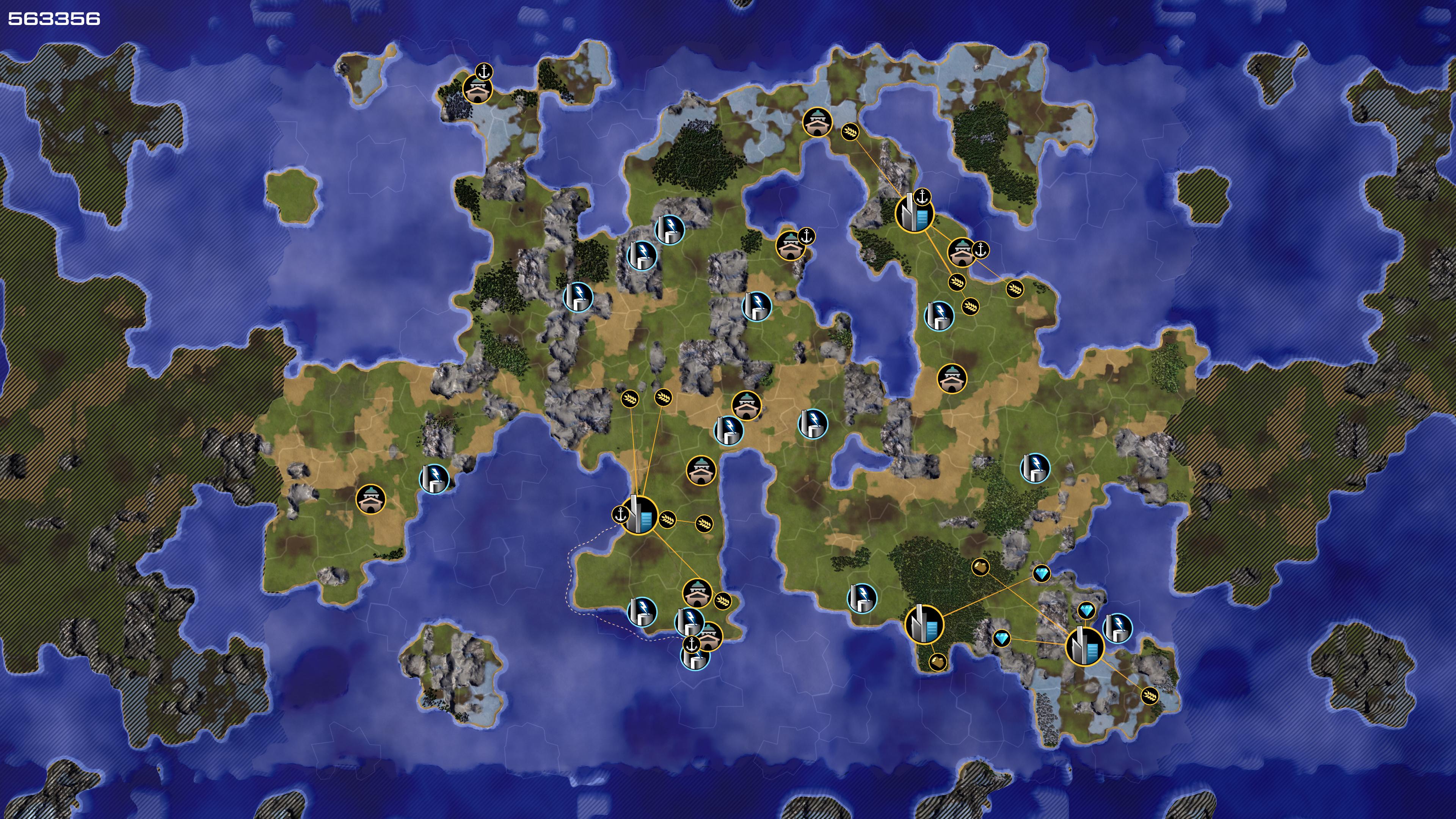This screenshot has height=819, width=1456.
Task: Click the anchor badge where the dashed sea route starts
Action: pyautogui.click(x=621, y=515)
